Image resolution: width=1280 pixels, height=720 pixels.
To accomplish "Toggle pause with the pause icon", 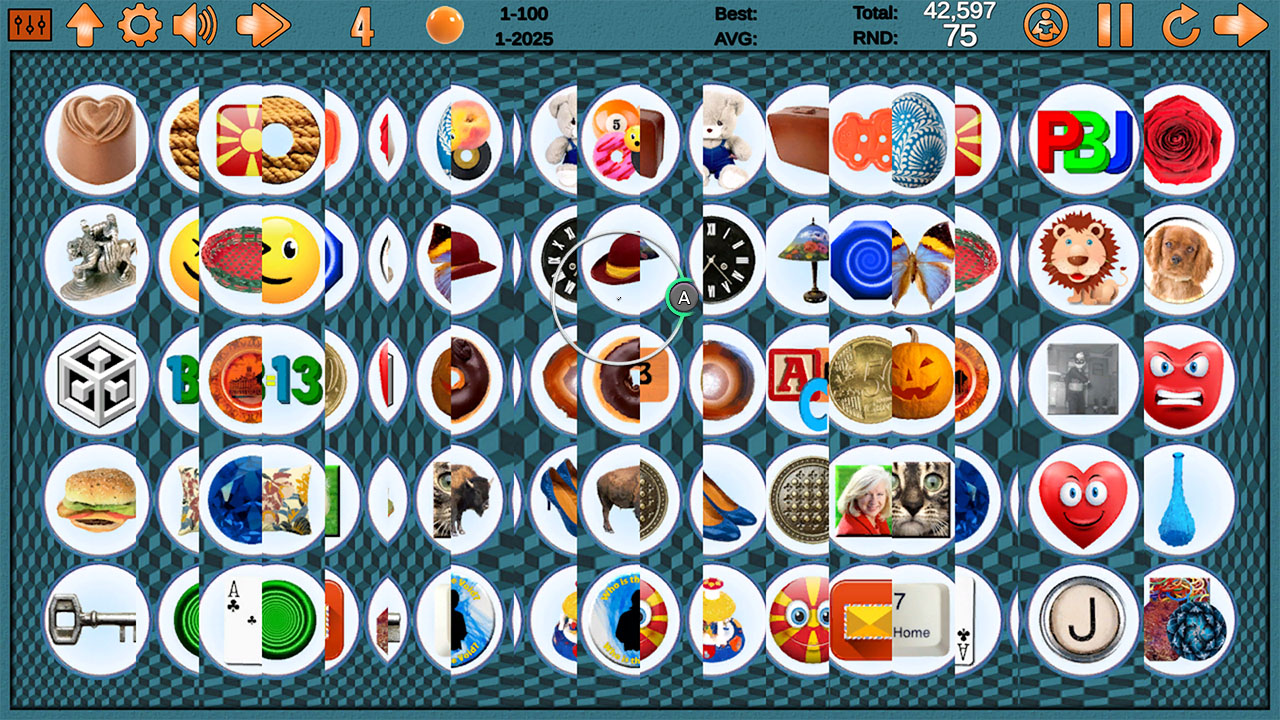I will point(1117,25).
